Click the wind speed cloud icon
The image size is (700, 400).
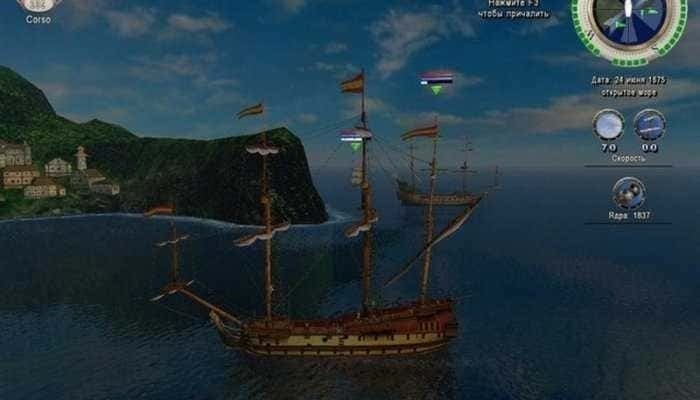tap(608, 125)
